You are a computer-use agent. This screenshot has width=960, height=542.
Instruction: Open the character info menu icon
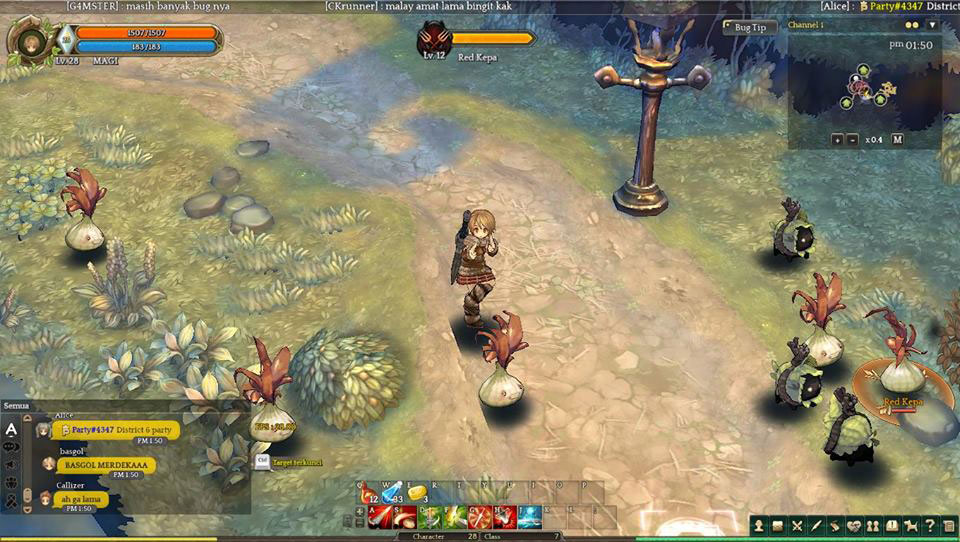click(760, 525)
